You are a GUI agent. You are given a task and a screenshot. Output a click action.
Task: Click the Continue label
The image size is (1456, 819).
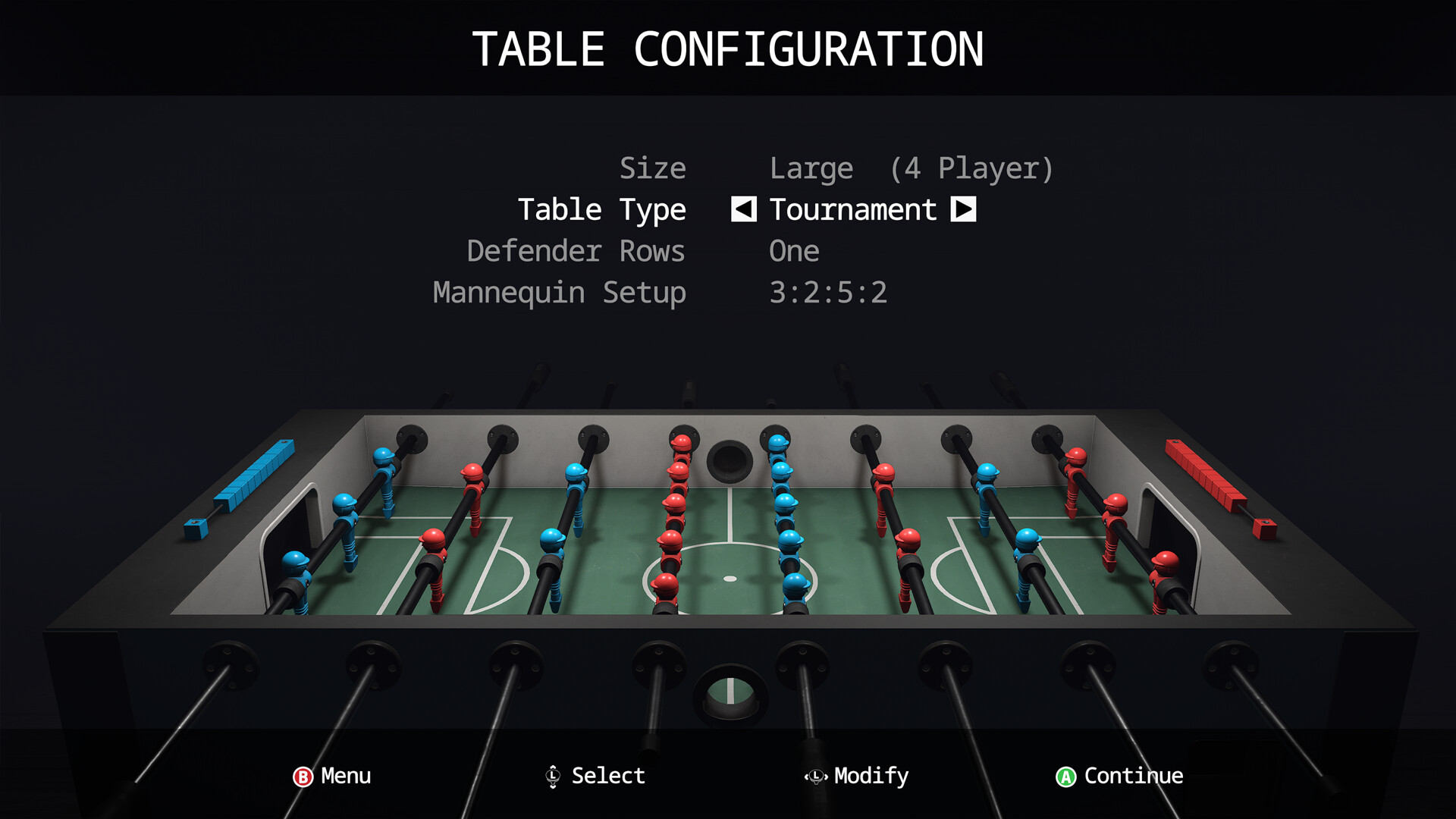point(1131,777)
